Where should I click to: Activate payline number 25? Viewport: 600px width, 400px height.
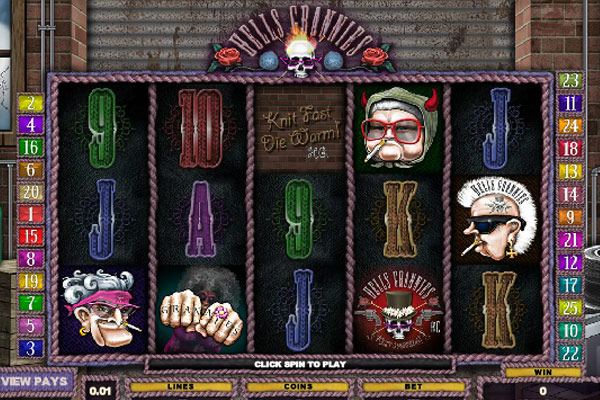(571, 307)
